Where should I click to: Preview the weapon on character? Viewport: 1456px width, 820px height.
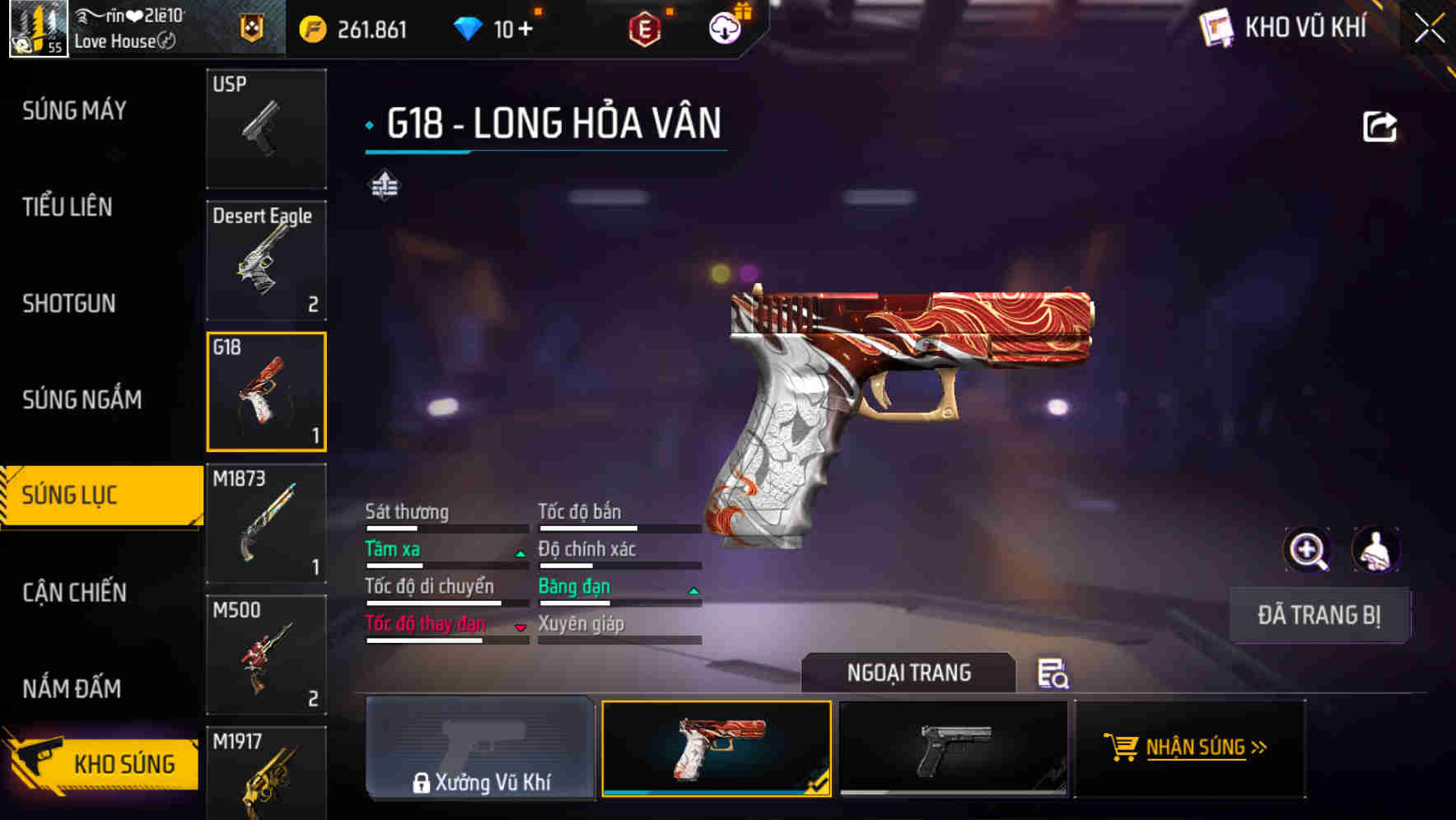(1375, 550)
